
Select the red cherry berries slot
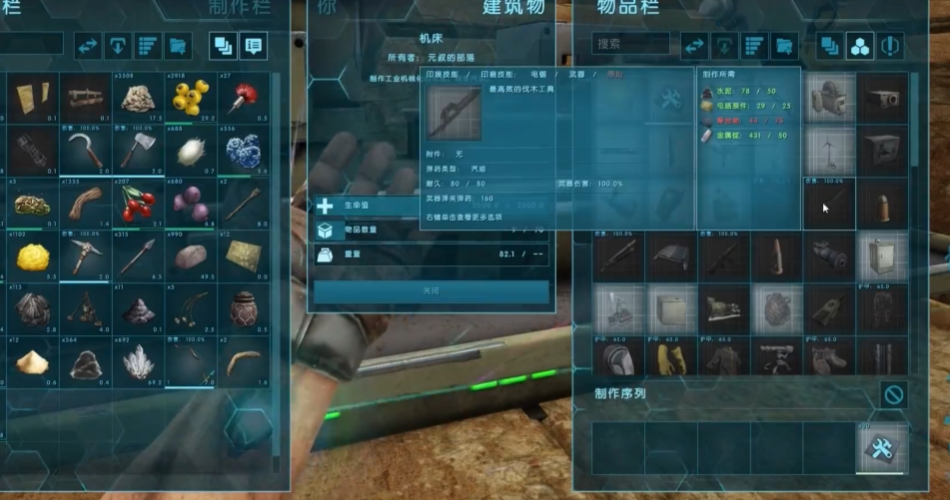coord(137,204)
